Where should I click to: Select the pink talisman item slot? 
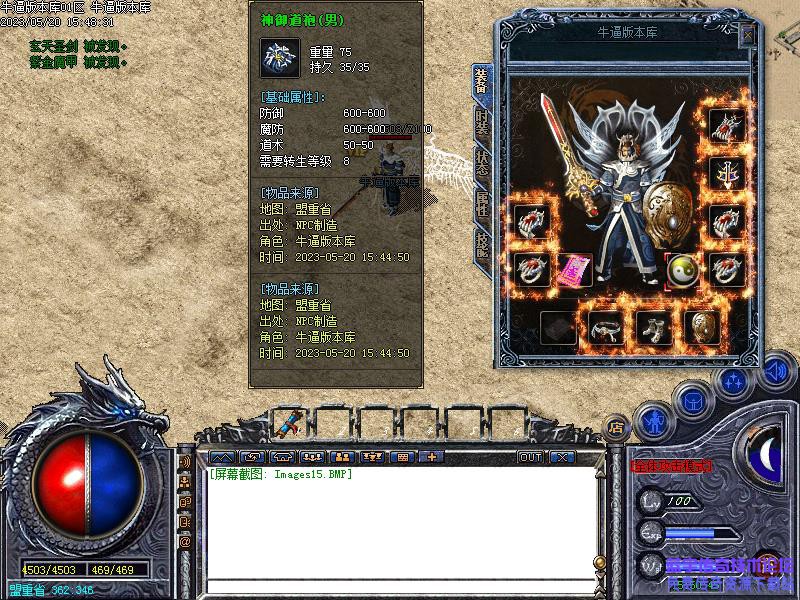pos(573,270)
